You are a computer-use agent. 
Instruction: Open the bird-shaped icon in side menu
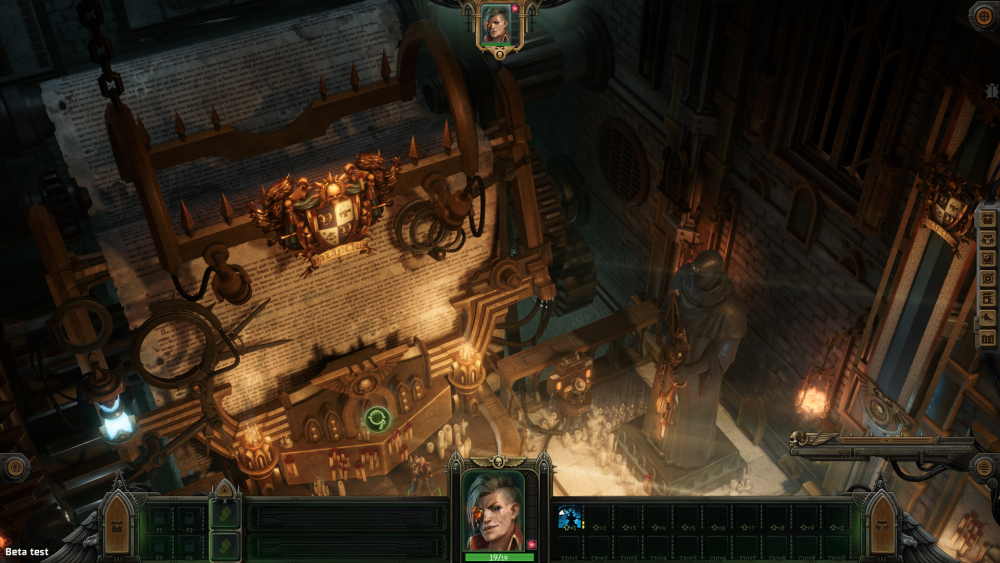coord(988,318)
